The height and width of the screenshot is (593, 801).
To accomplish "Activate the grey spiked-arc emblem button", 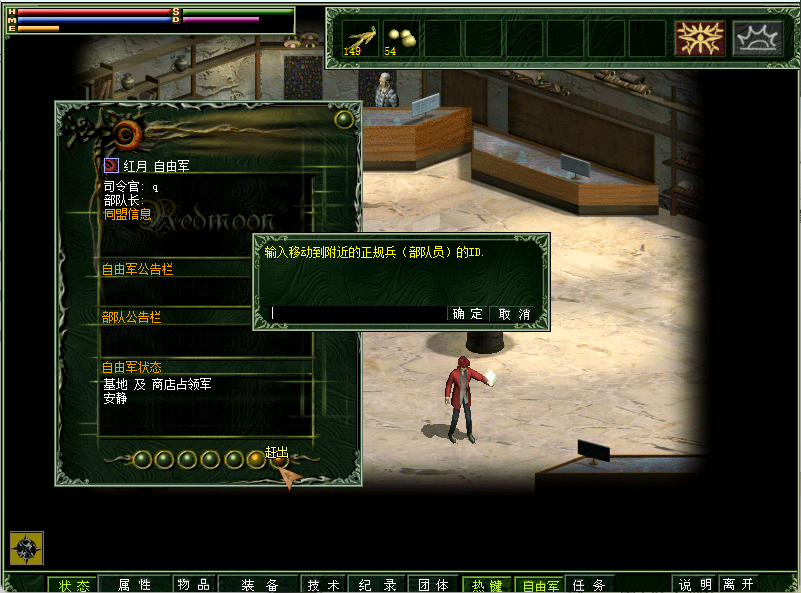I will [x=757, y=38].
